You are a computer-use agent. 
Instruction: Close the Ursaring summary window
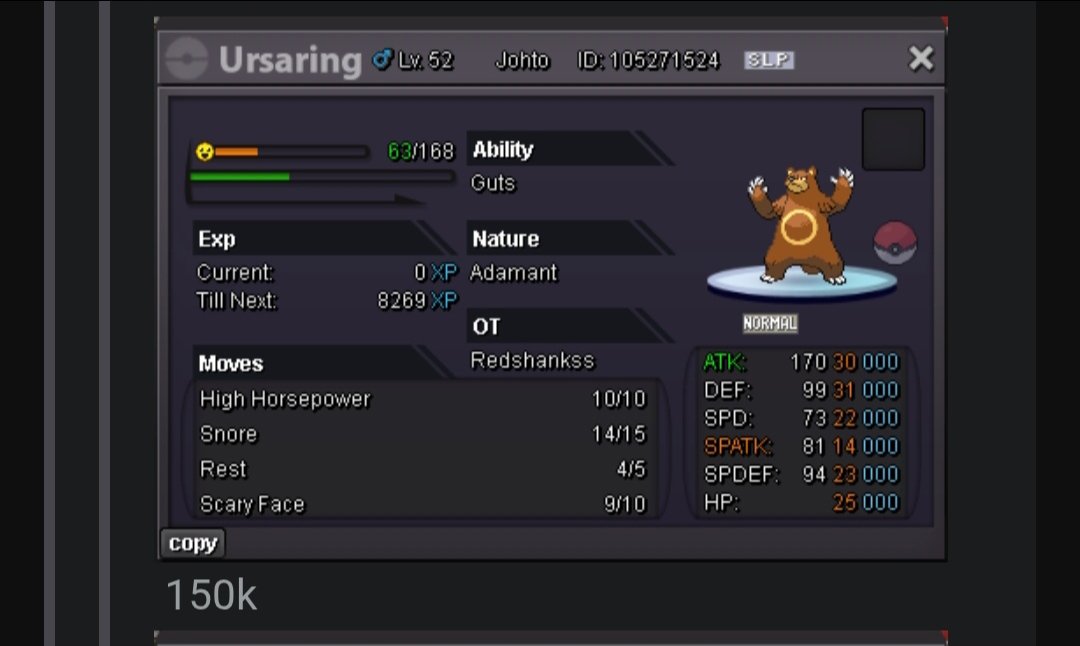point(920,59)
